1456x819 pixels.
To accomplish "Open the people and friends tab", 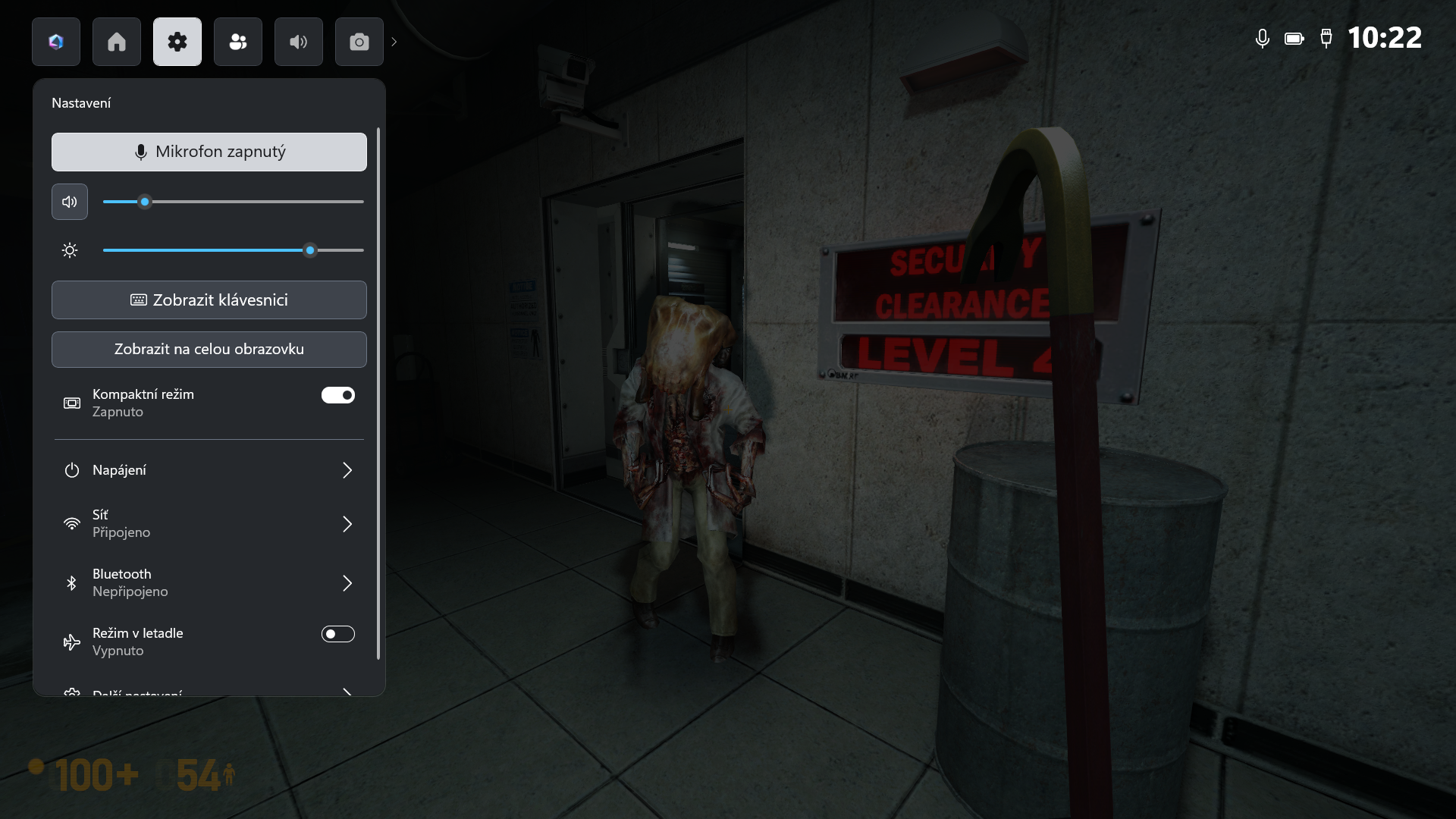I will pos(238,42).
